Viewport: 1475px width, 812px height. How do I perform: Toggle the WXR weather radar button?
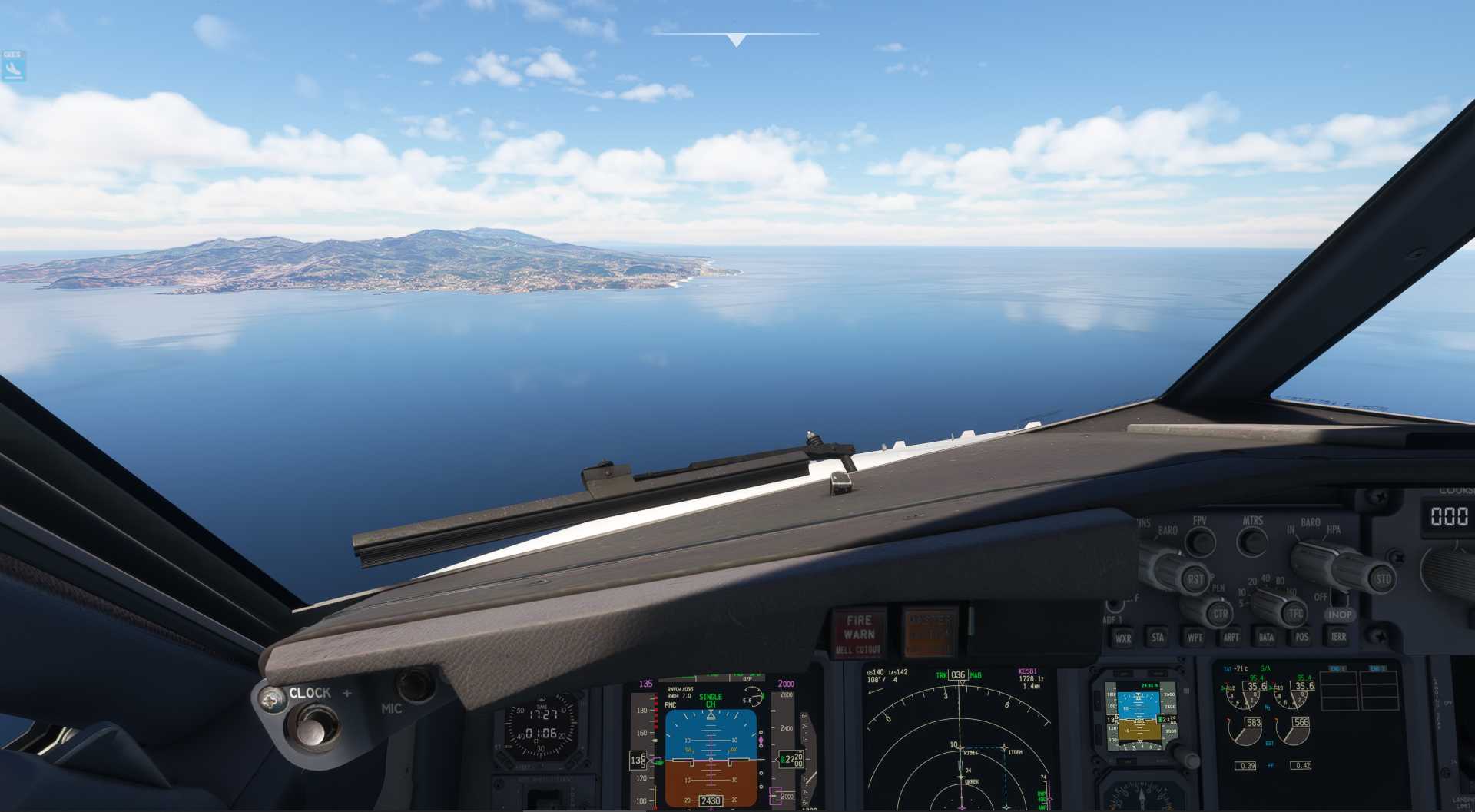(1122, 638)
